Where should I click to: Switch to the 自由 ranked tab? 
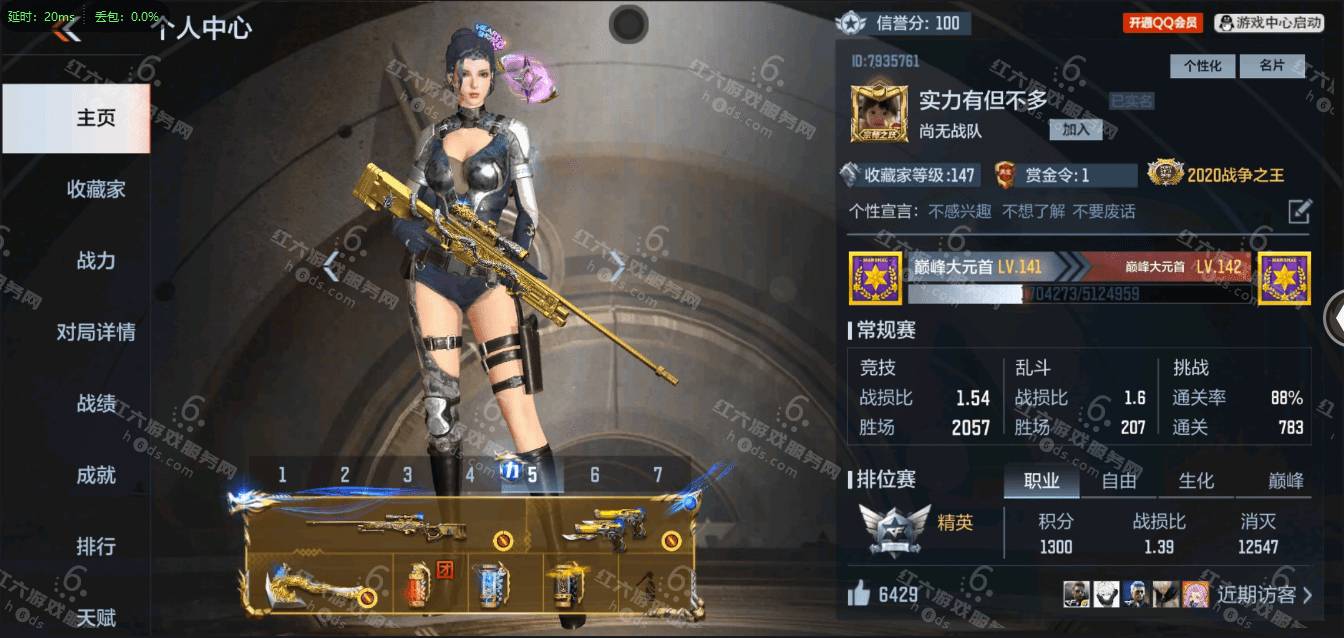(1119, 481)
